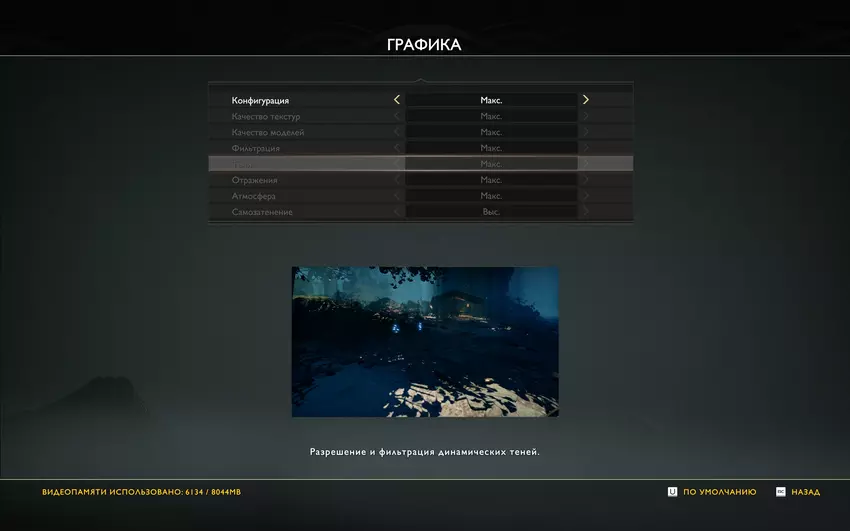Image resolution: width=850 pixels, height=531 pixels.
Task: Go back using the Назад button
Action: click(798, 492)
